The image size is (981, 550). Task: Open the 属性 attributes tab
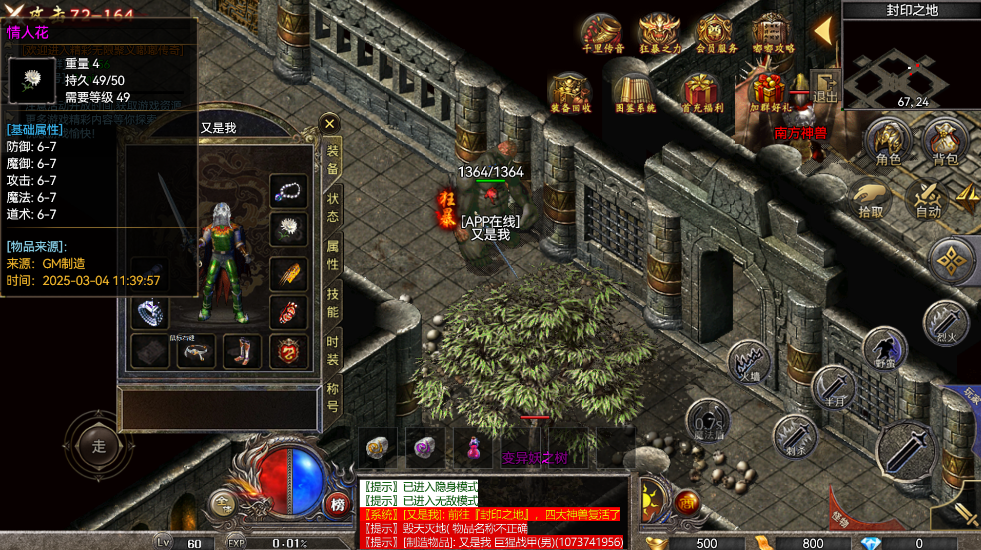pyautogui.click(x=333, y=255)
